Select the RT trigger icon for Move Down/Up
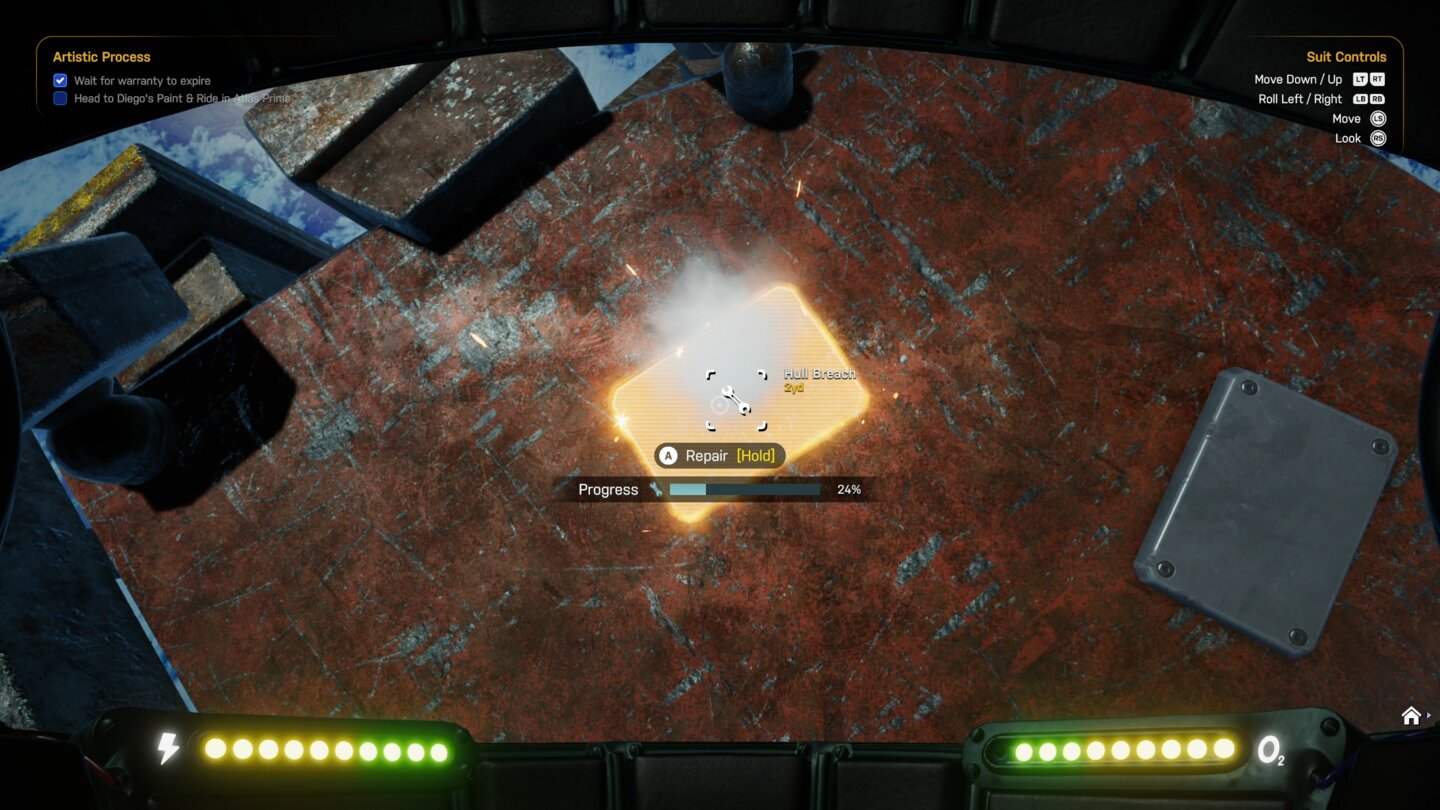Viewport: 1440px width, 810px height. [1379, 79]
